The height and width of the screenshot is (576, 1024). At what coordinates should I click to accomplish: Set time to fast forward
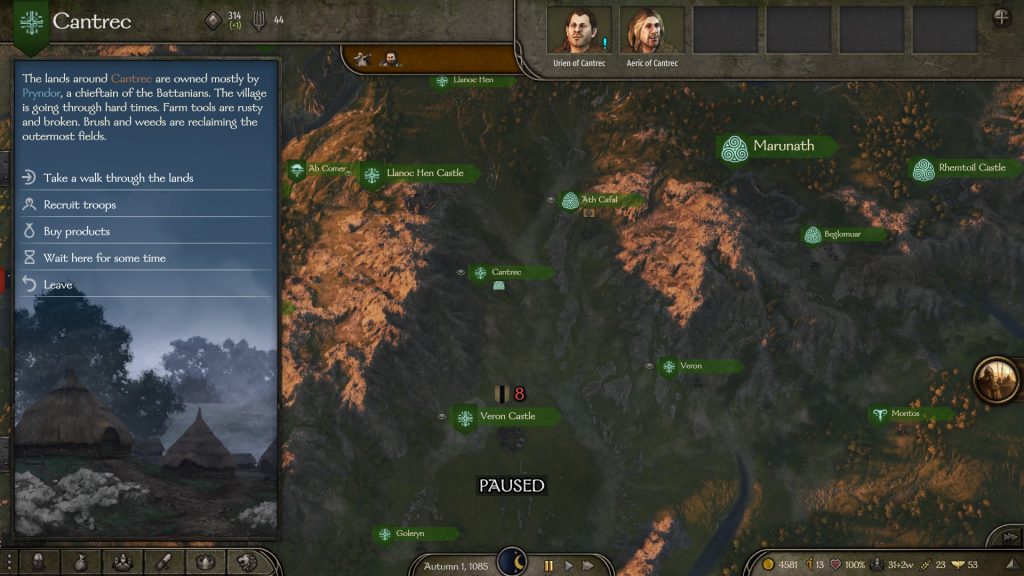point(589,566)
